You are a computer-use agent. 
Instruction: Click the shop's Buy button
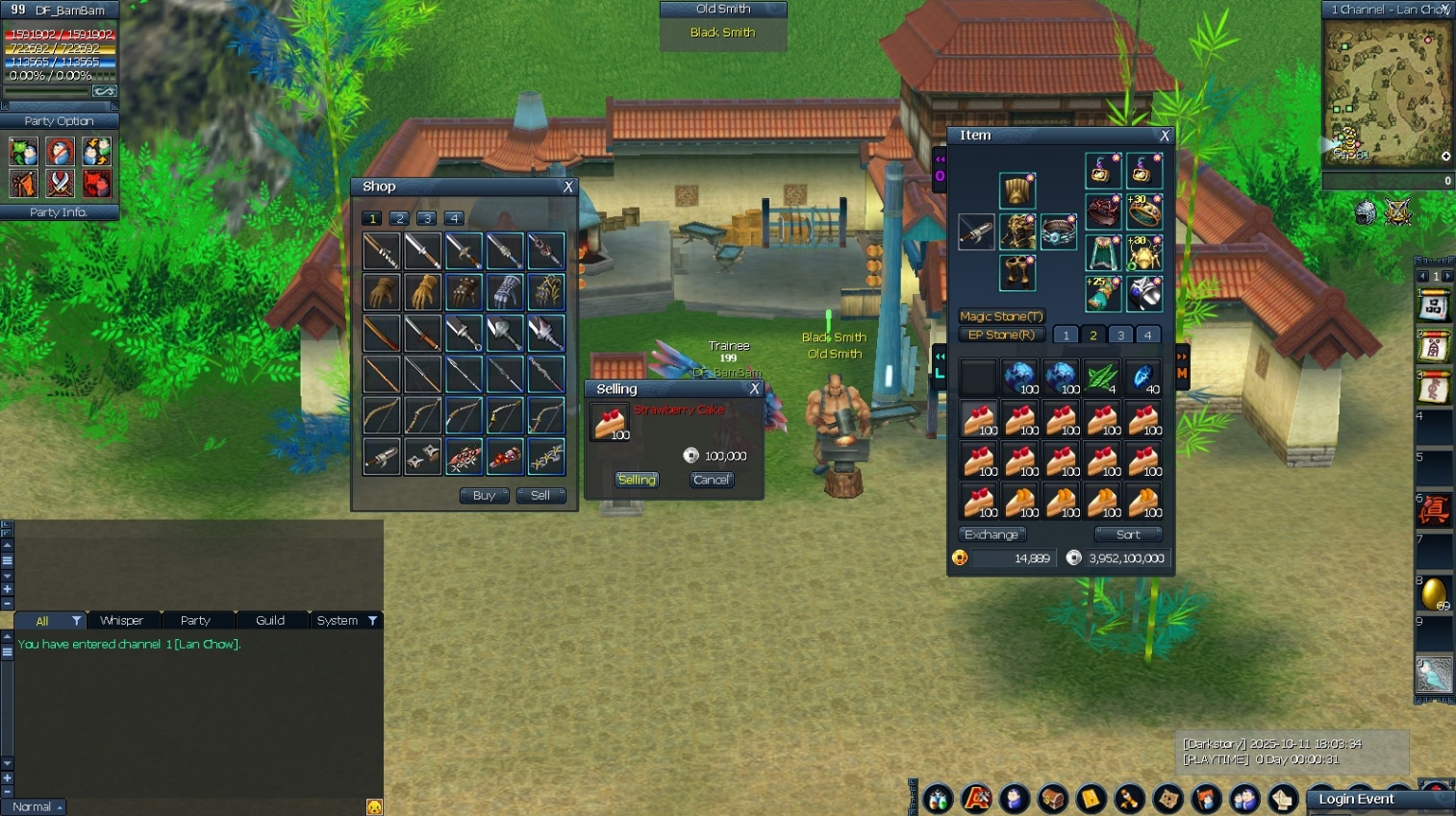(x=484, y=496)
